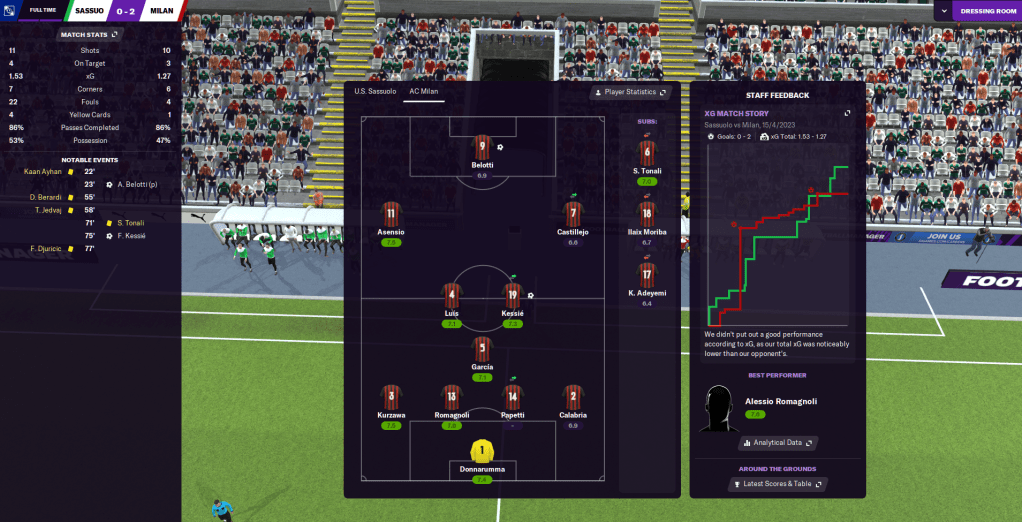Open the Dressing Room button
This screenshot has height=522, width=1022.
click(977, 11)
